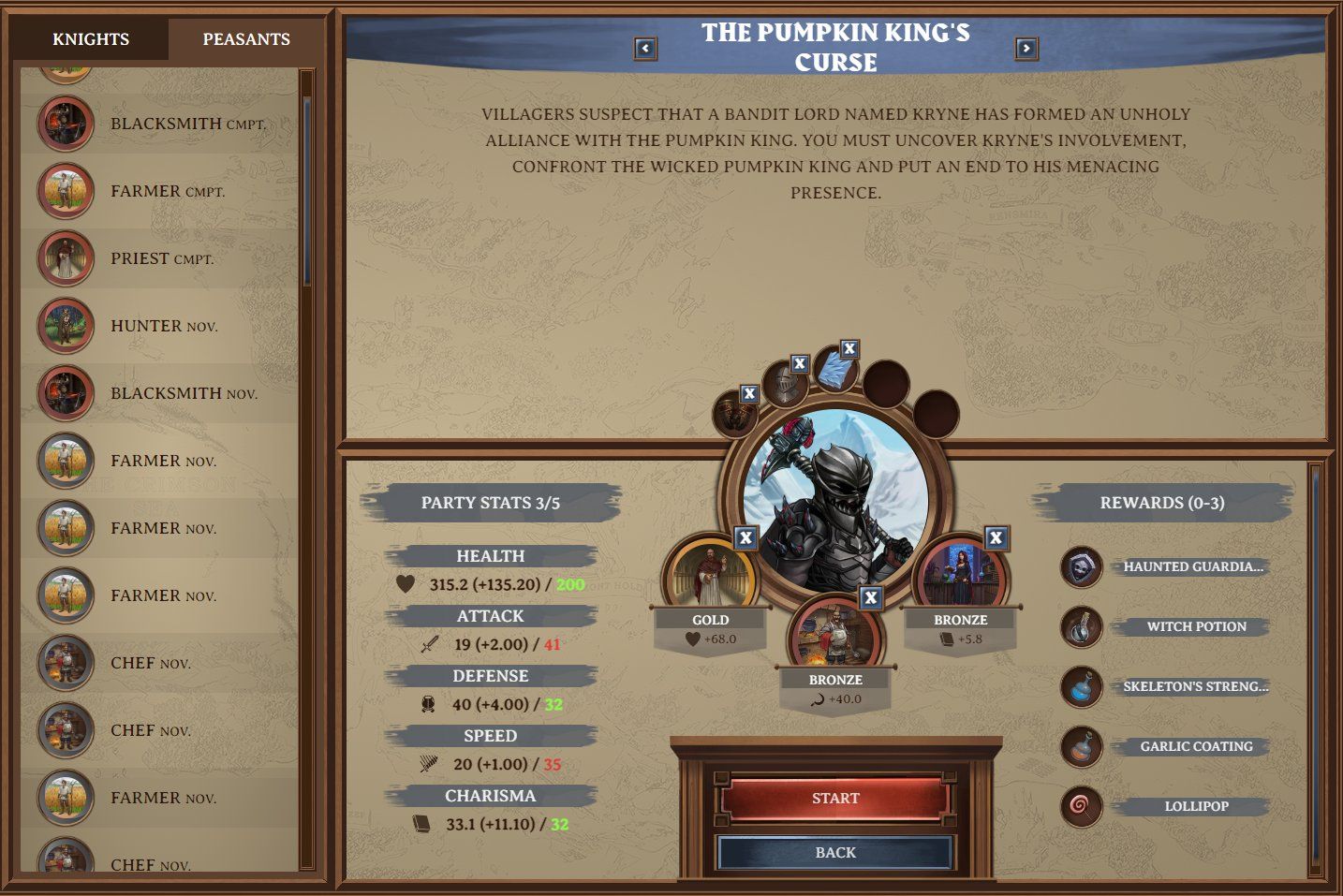Open the Peasants tab
Viewport: 1343px width, 896px height.
click(246, 39)
